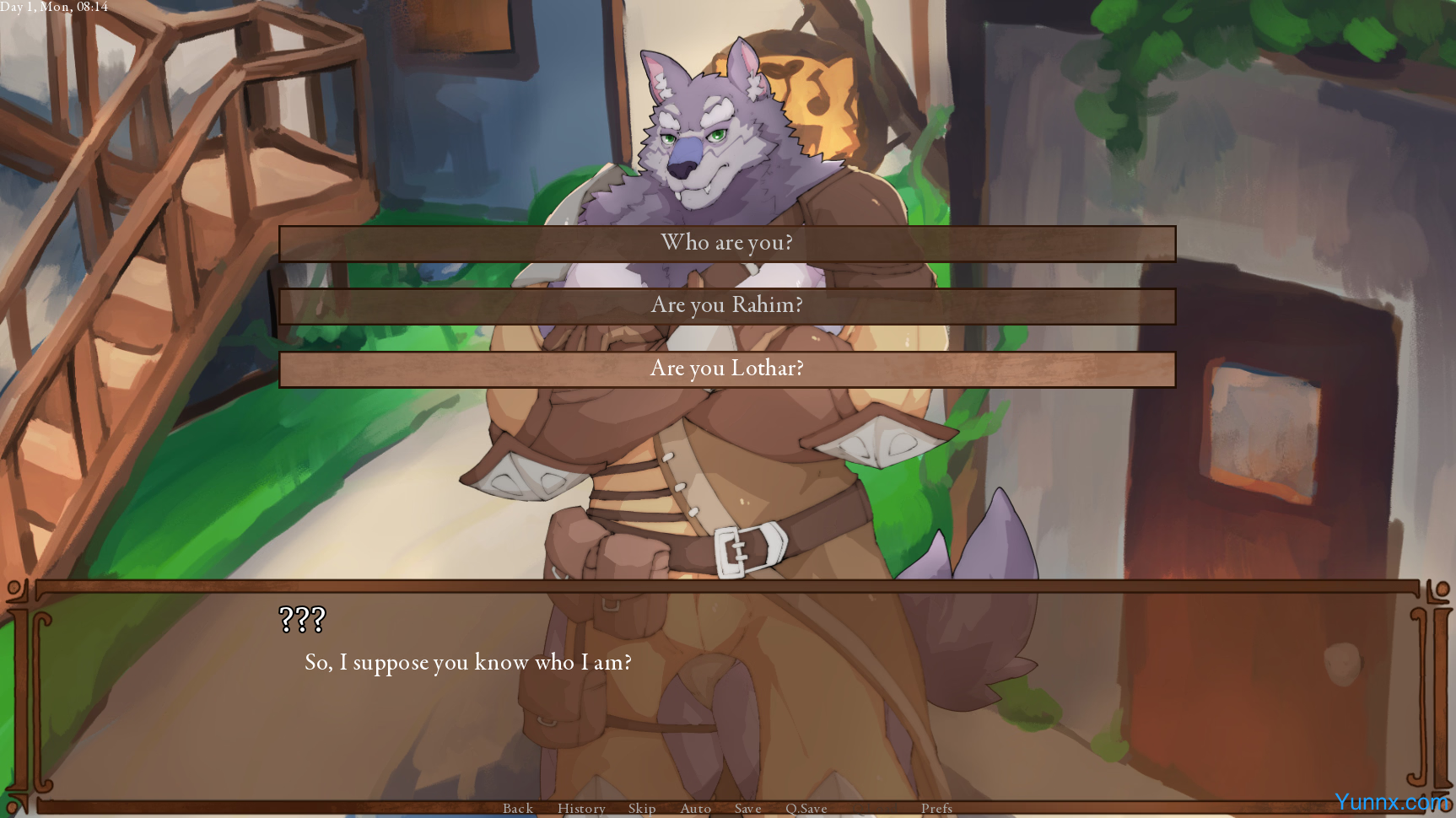Choose the "Who are you?" reply
1456x818 pixels.
coord(726,244)
